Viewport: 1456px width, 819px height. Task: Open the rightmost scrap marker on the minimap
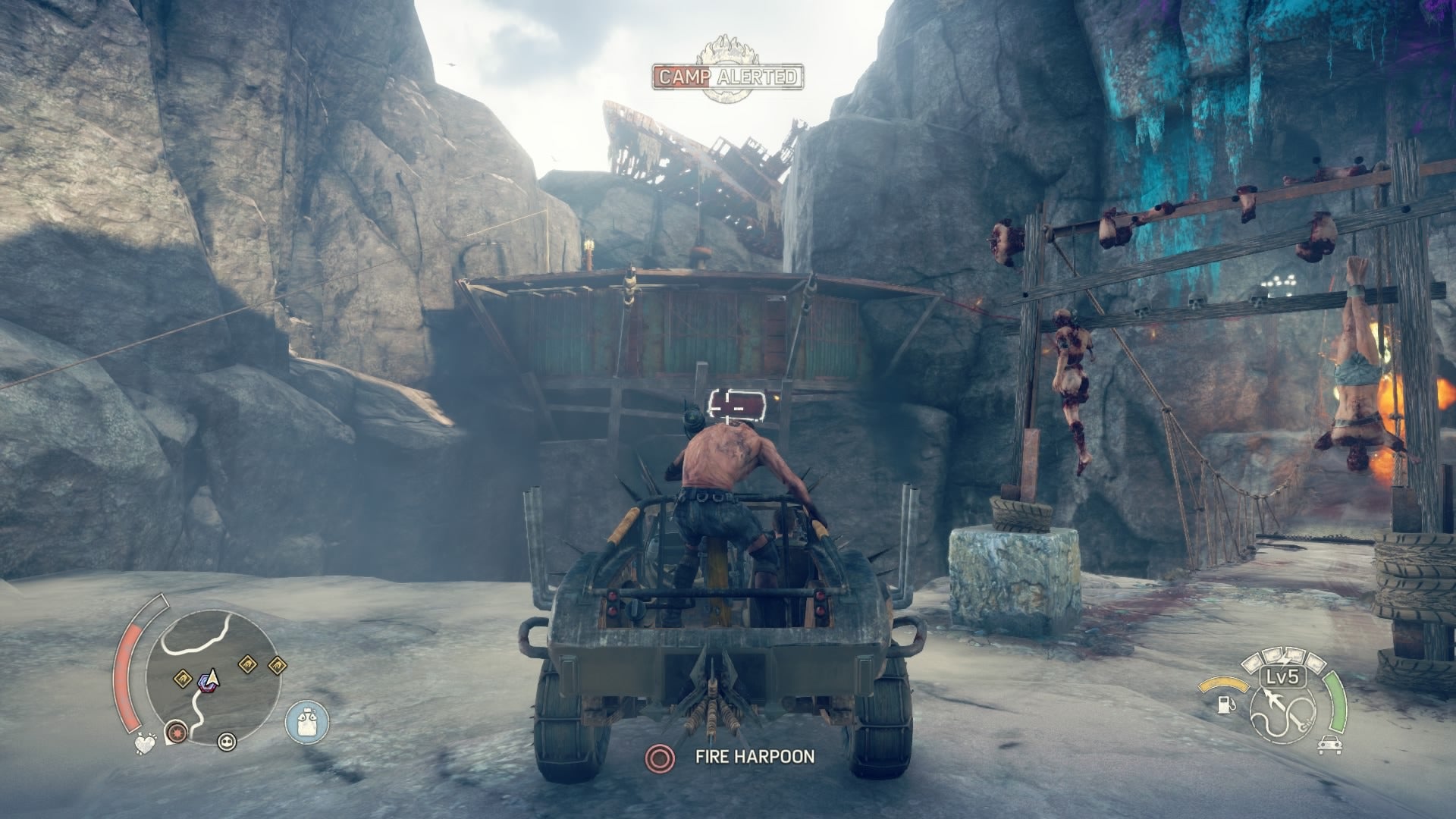click(278, 665)
